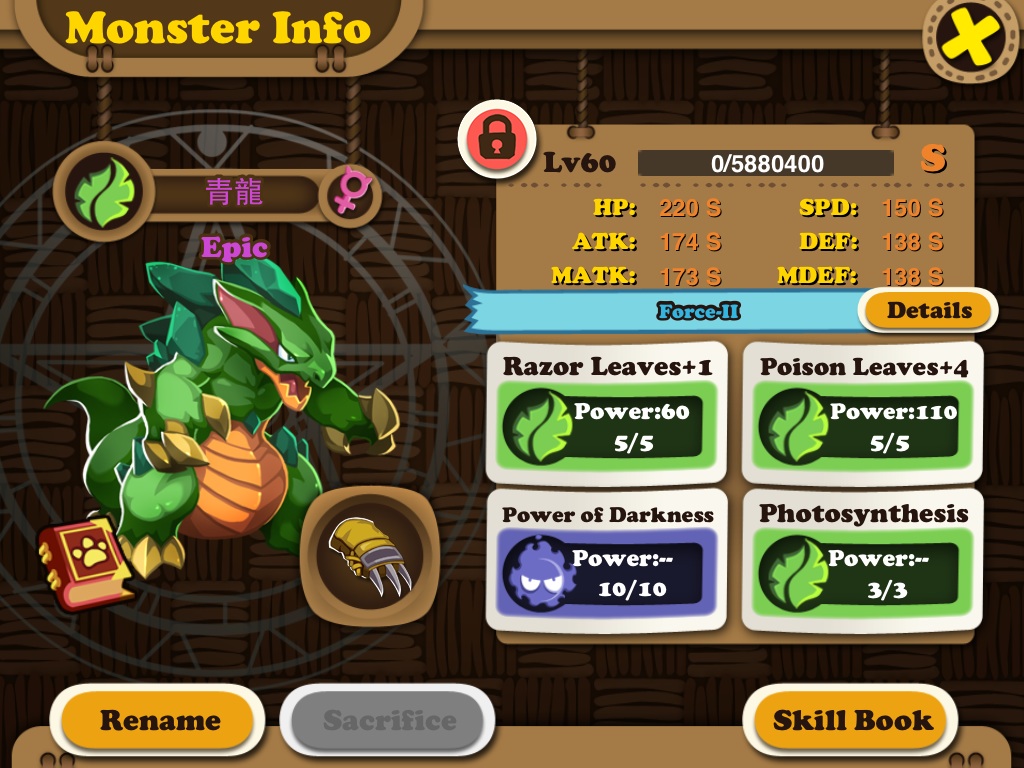Select the Poison Leaves+4 skill
This screenshot has width=1024, height=768.
863,413
